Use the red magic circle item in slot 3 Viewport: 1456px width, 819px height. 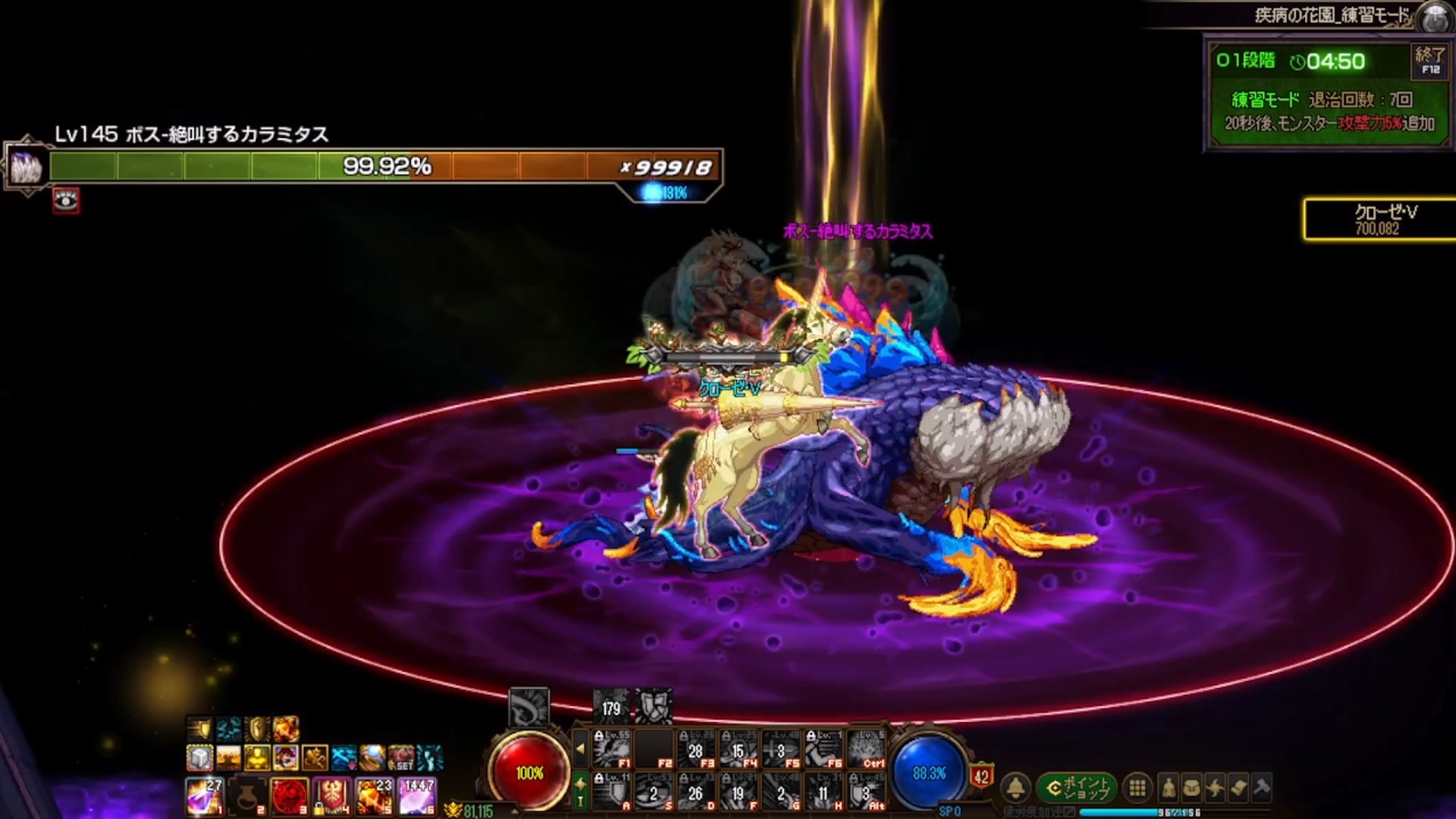pyautogui.click(x=289, y=796)
